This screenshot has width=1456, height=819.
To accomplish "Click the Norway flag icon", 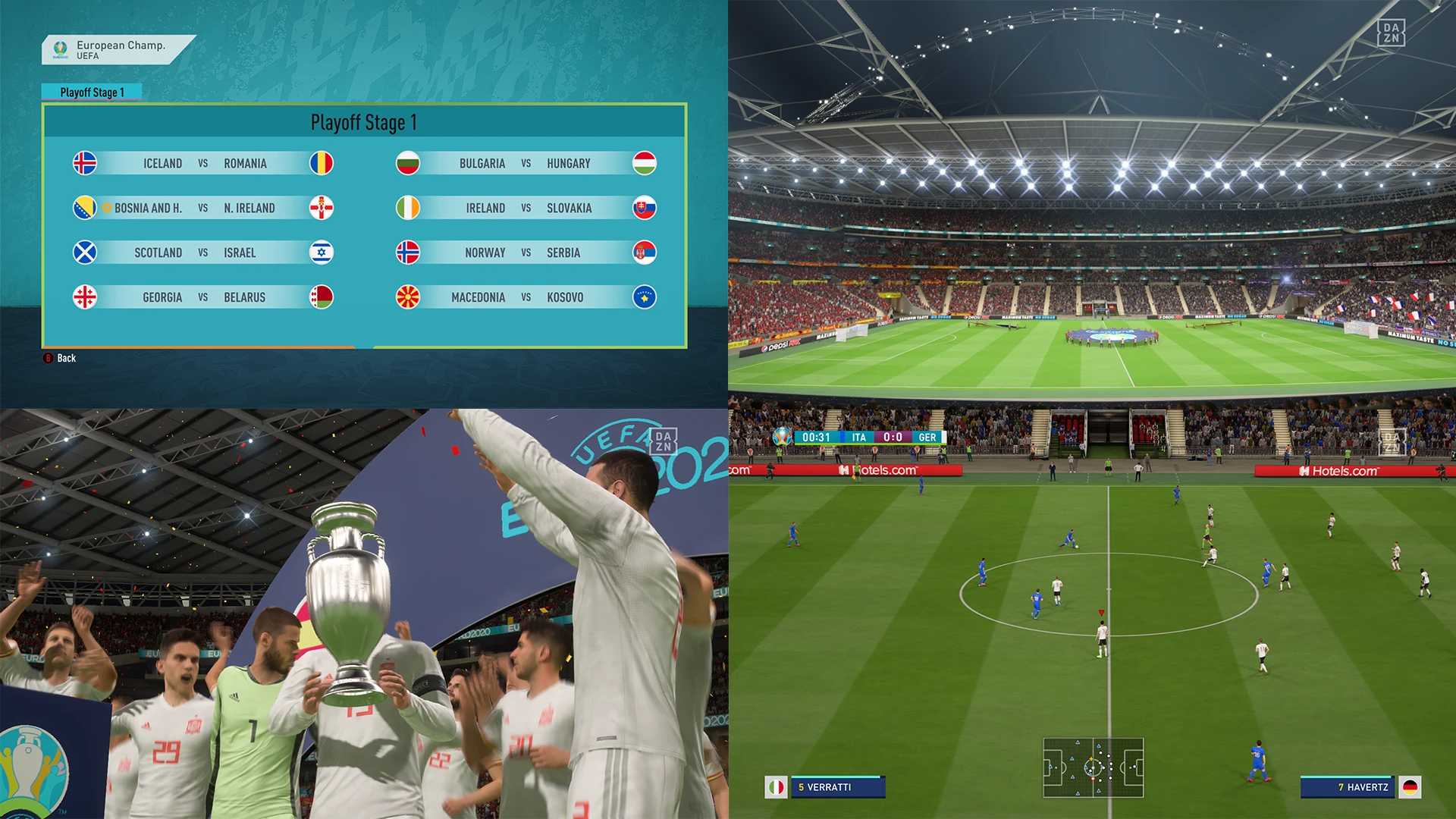I will click(x=408, y=253).
